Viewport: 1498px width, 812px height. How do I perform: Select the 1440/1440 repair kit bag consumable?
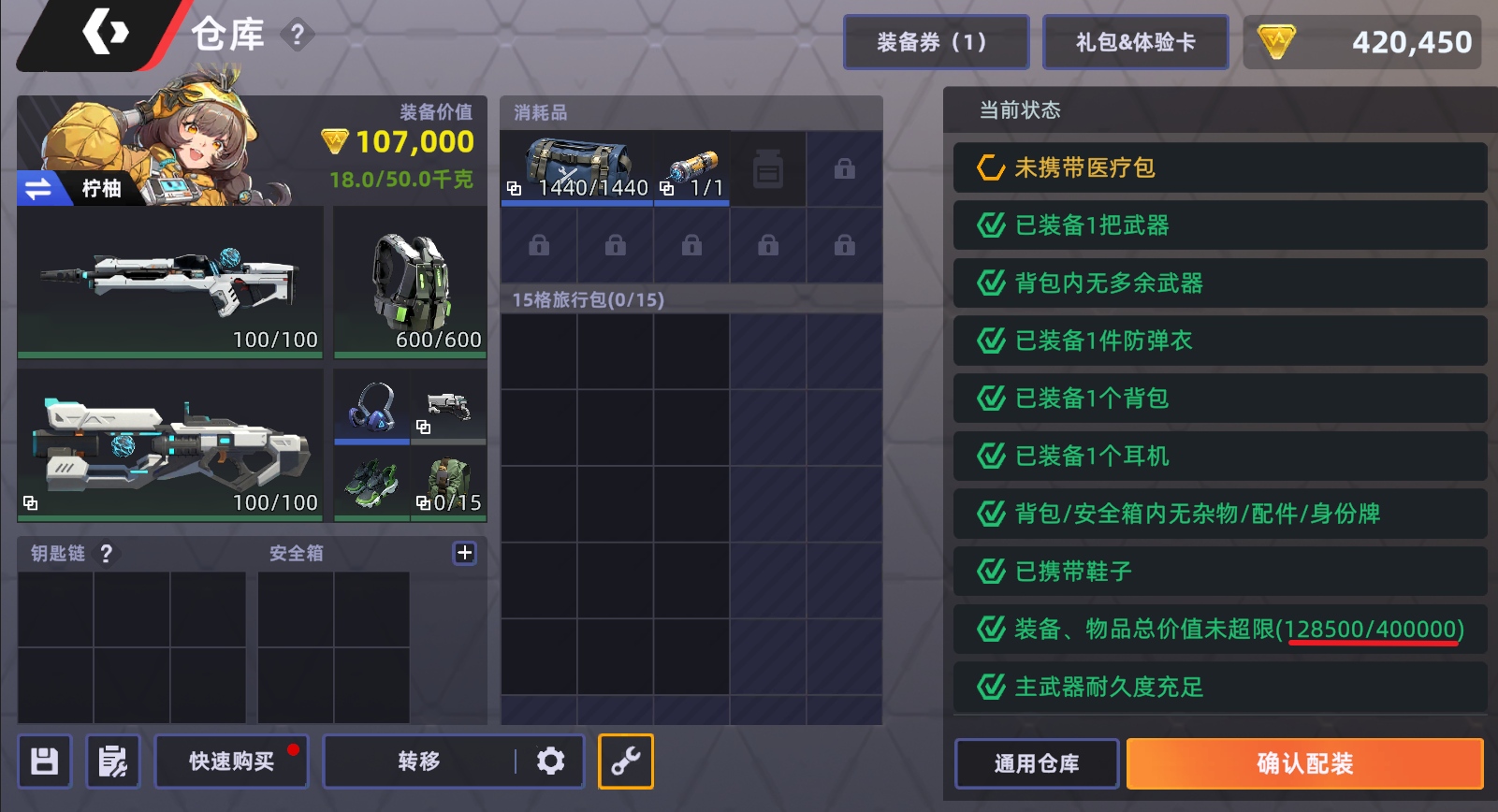(576, 168)
